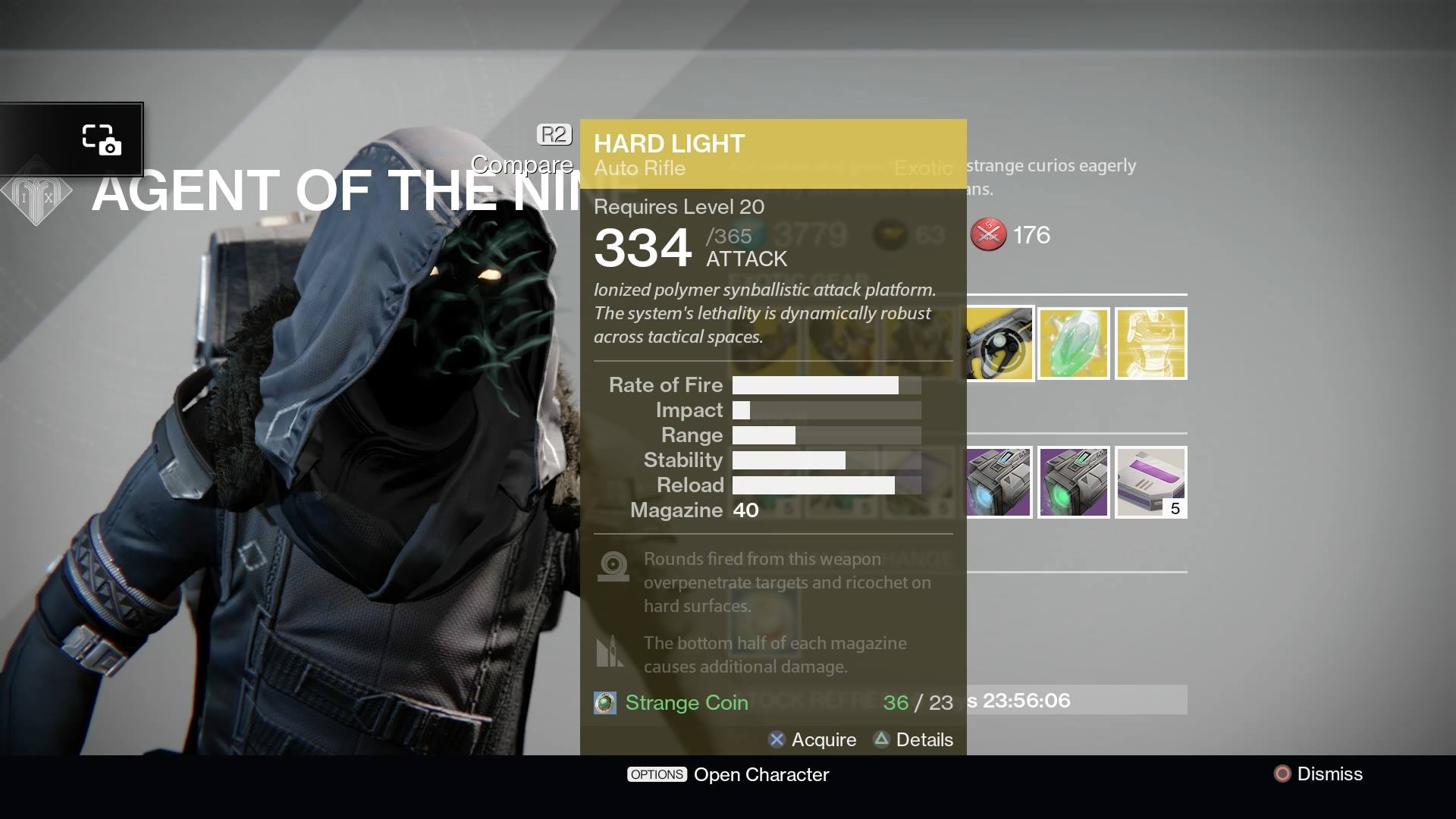Click the blue heavy ammo synthesis box

pos(999,482)
